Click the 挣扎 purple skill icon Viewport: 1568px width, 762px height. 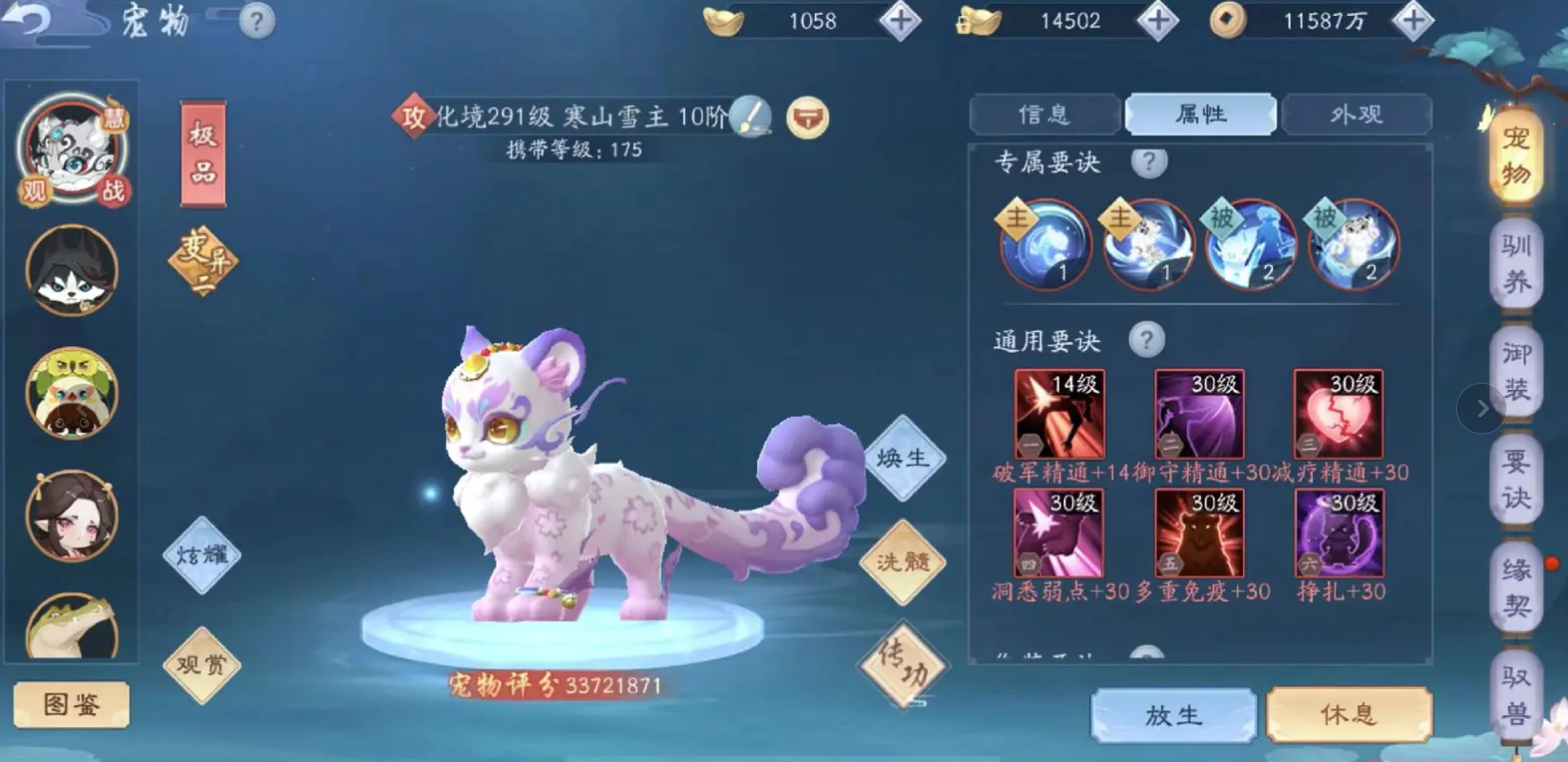(1336, 533)
